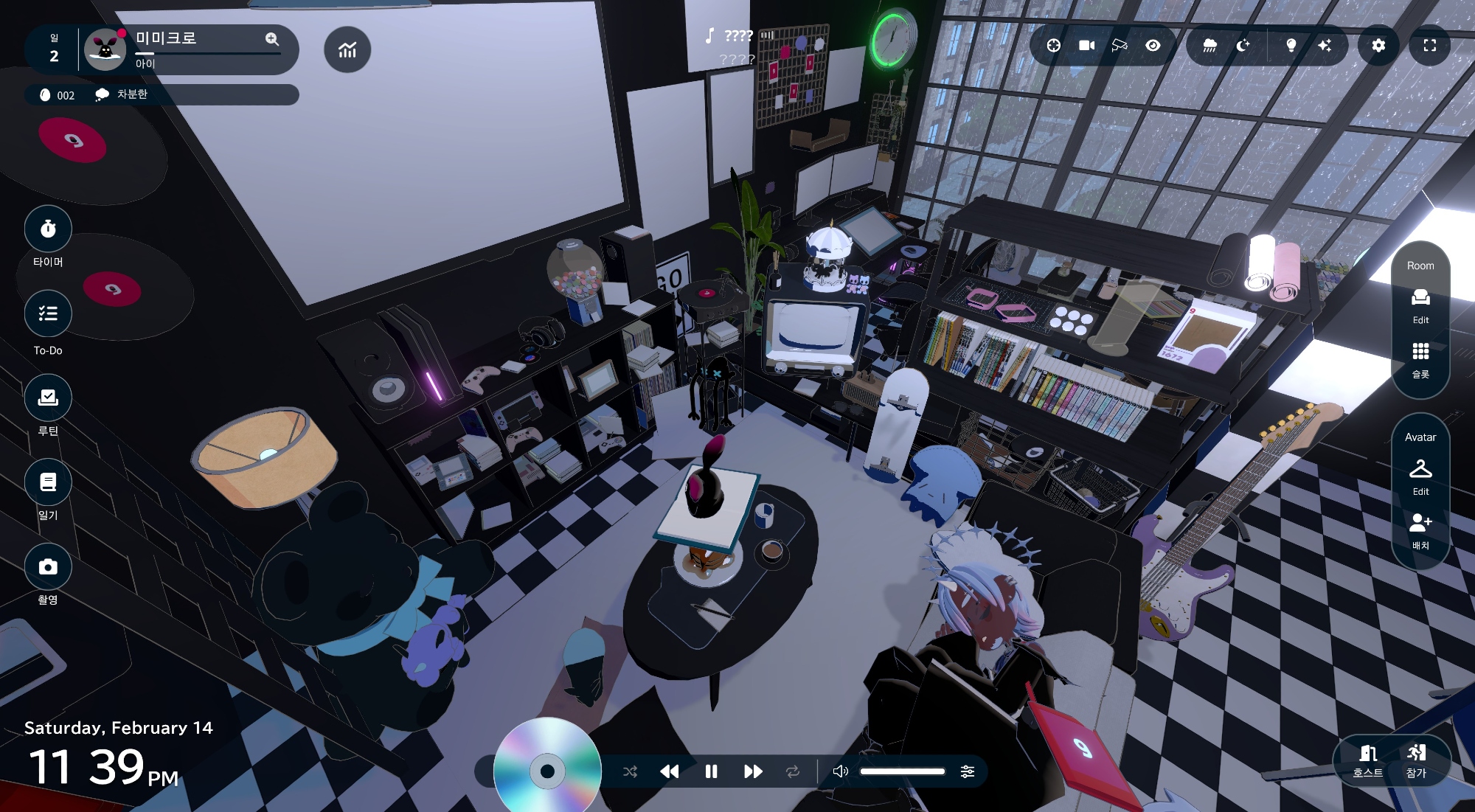Click the eye visibility icon
The width and height of the screenshot is (1475, 812).
[x=1153, y=46]
